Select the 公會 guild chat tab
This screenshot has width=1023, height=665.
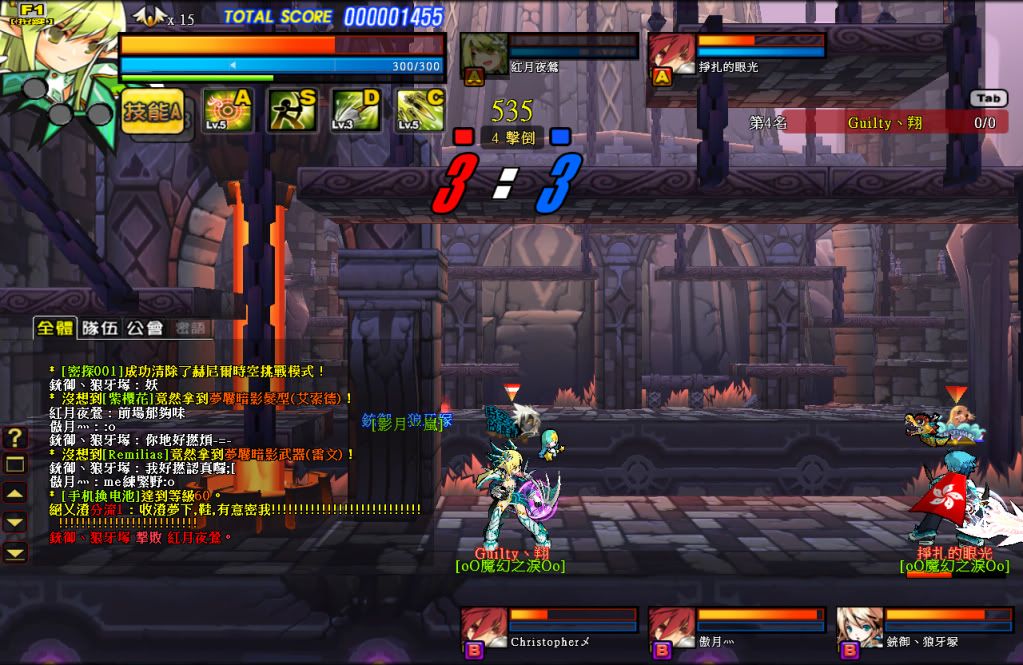pyautogui.click(x=144, y=327)
